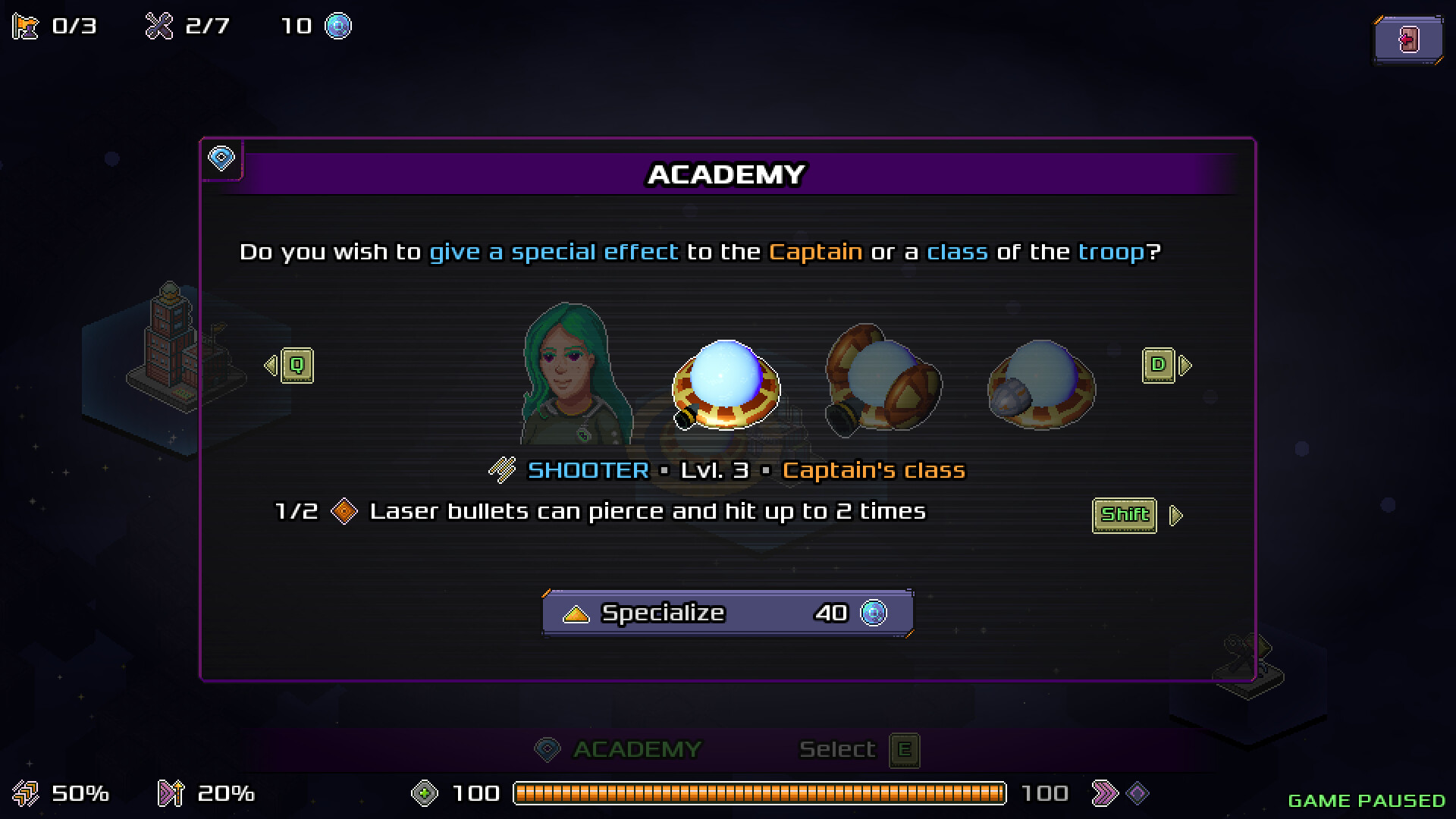Choose the highlighted Shooter dome unit

tap(726, 385)
